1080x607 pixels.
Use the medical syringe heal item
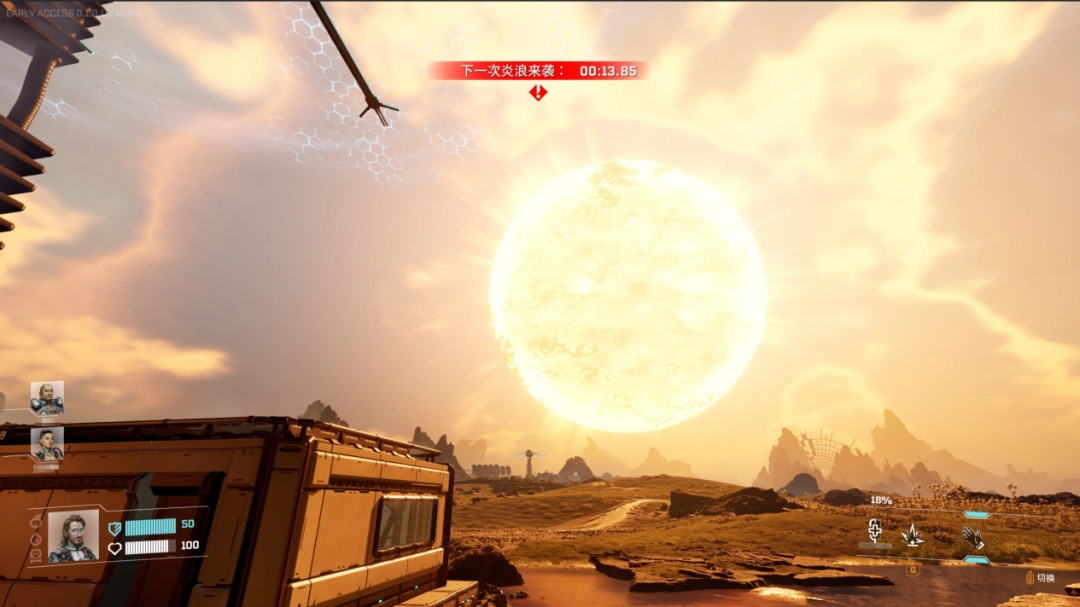tap(874, 531)
